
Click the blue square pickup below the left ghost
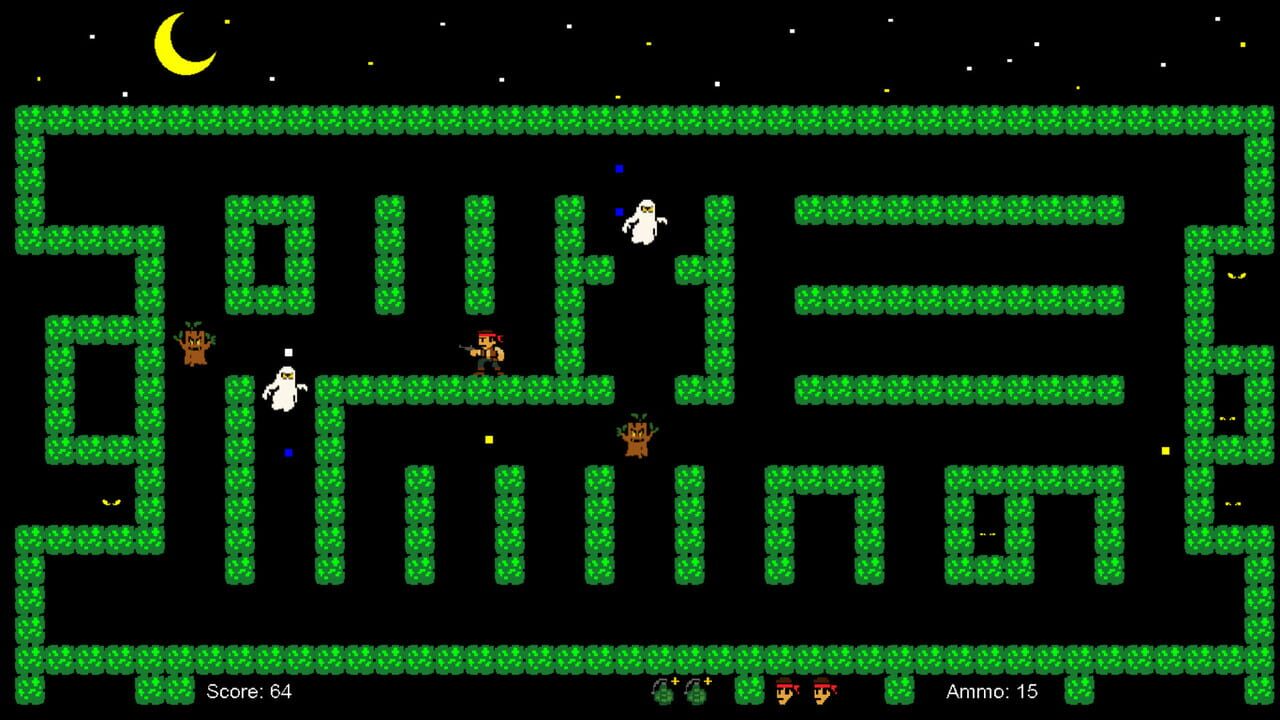(290, 452)
